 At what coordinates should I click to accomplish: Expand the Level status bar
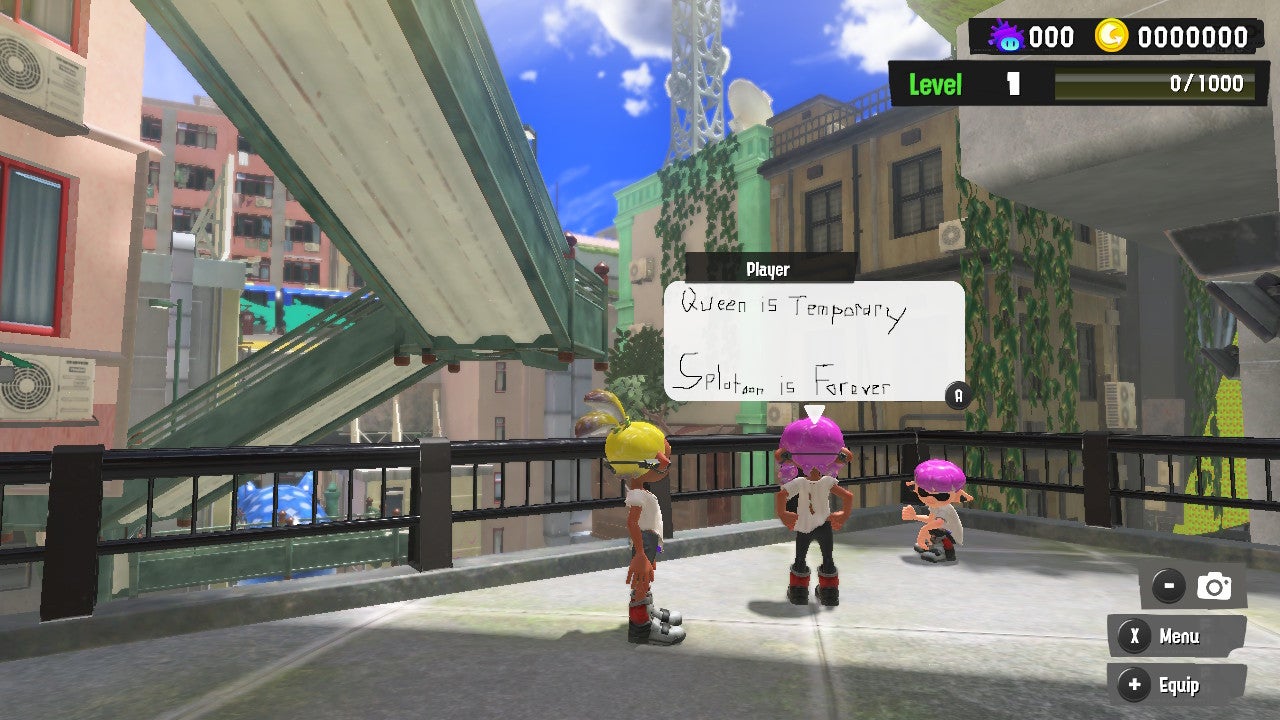coord(1065,84)
